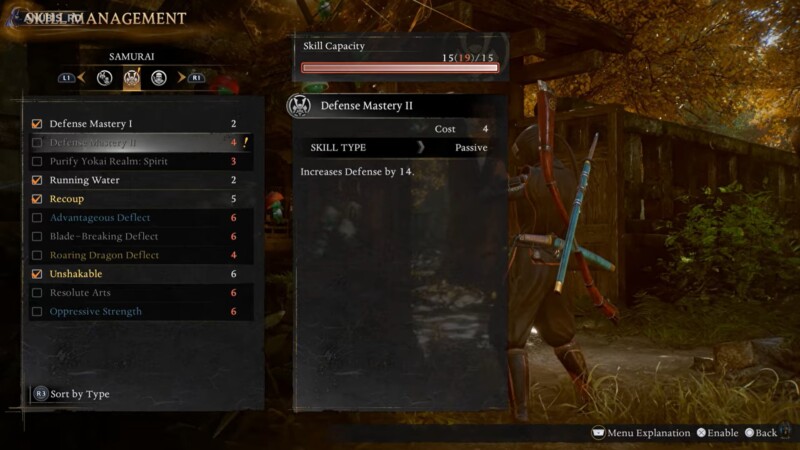Switch to the first skill category tab
The image size is (800, 450).
coord(104,78)
